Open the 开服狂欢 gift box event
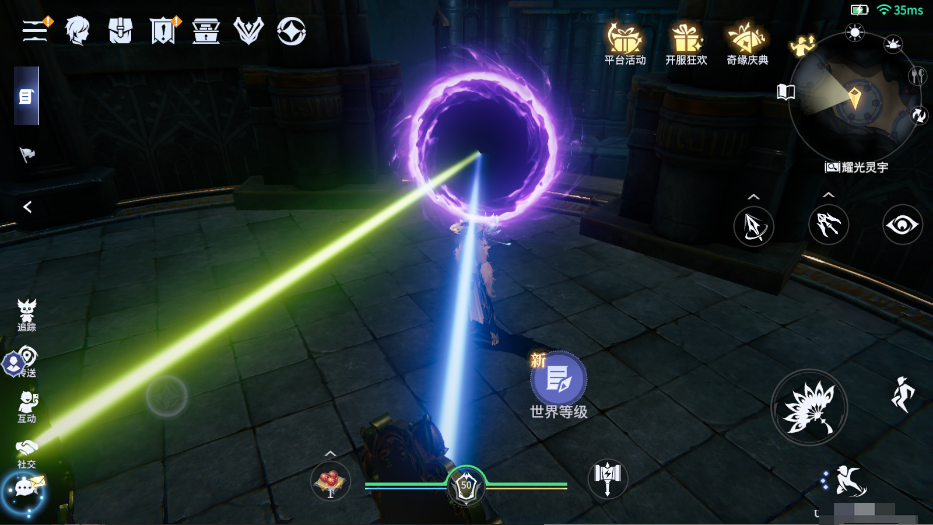 [686, 43]
